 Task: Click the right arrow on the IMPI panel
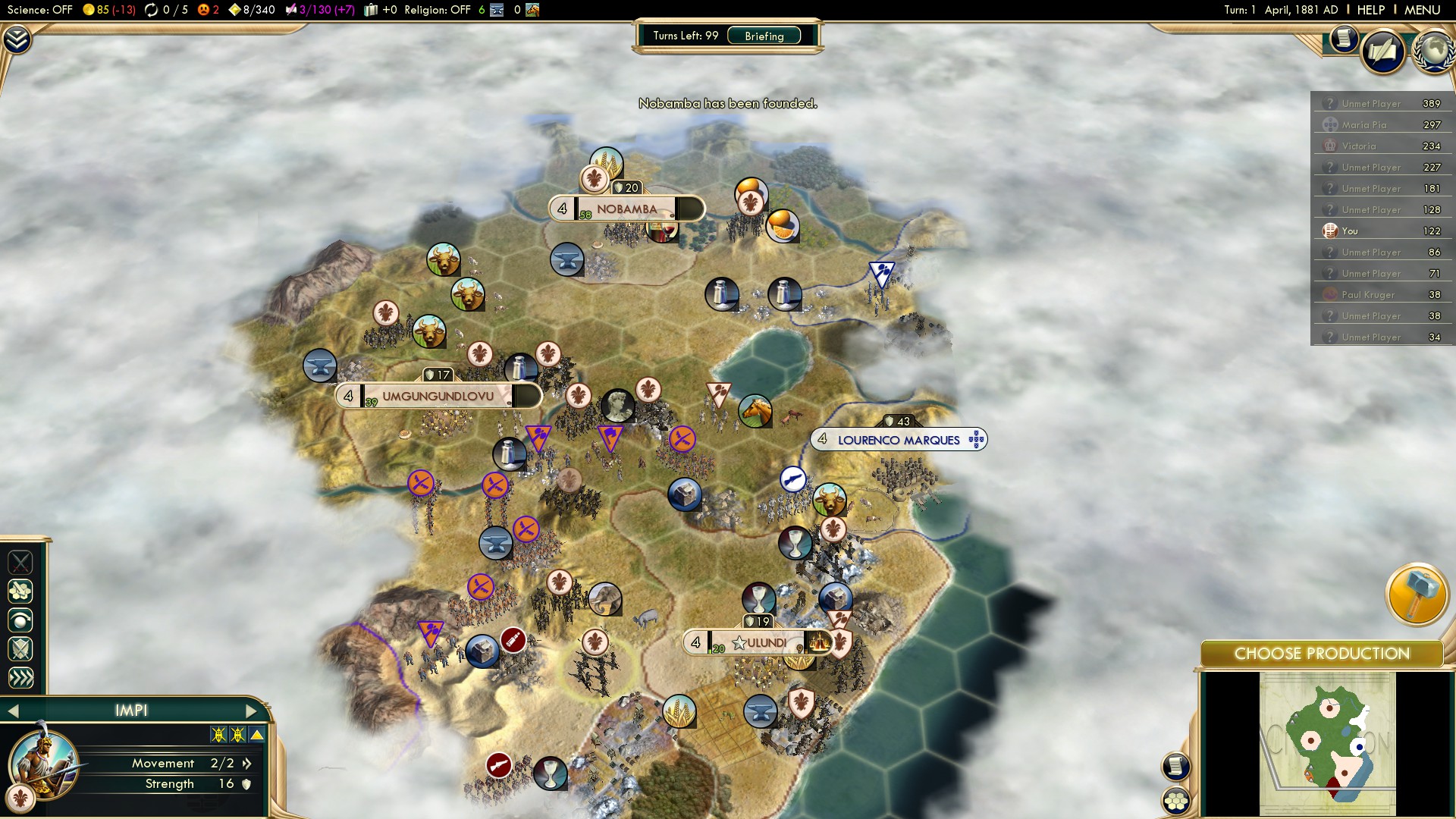253,711
